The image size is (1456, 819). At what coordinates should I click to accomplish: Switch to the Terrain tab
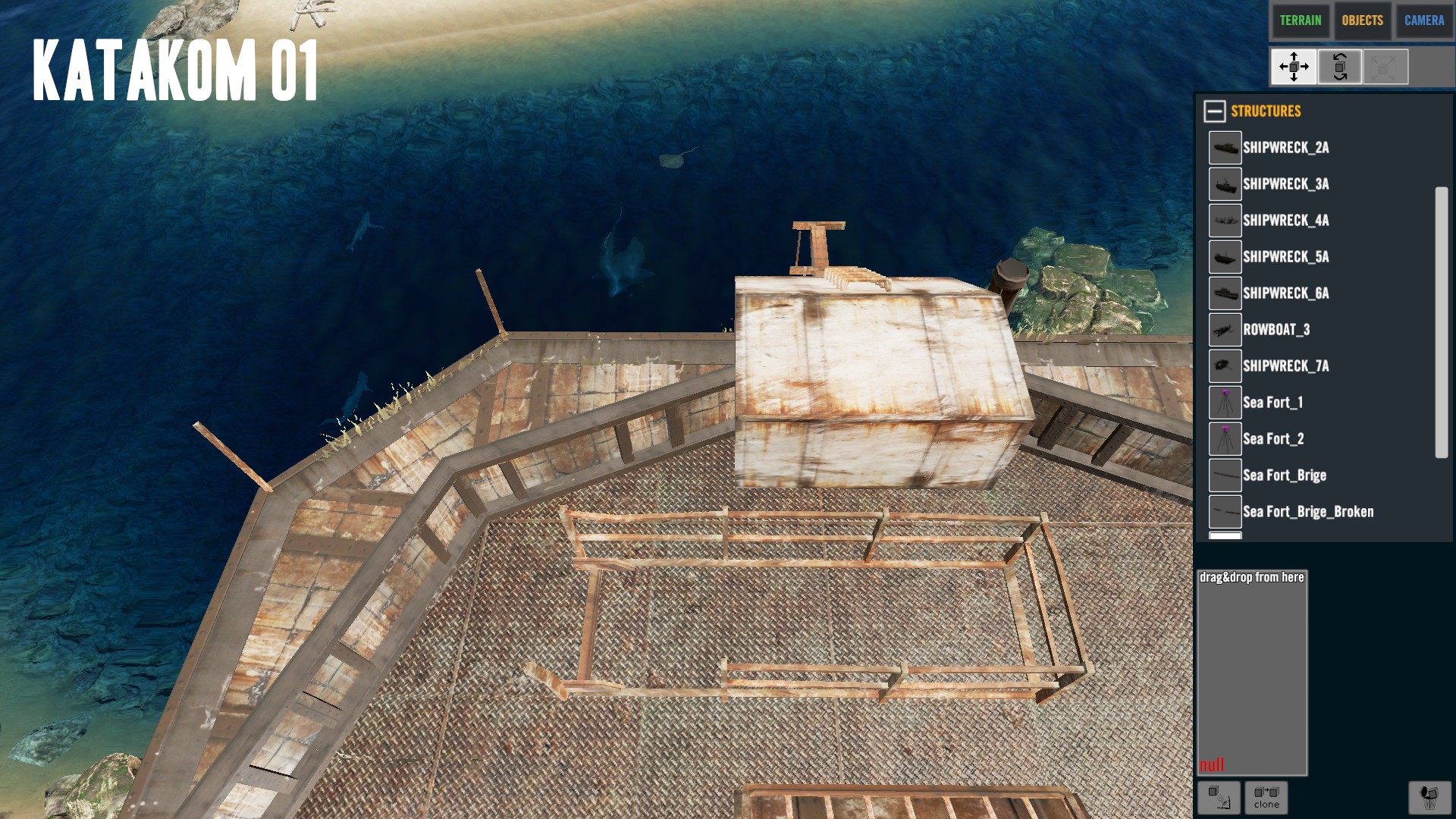click(x=1300, y=20)
